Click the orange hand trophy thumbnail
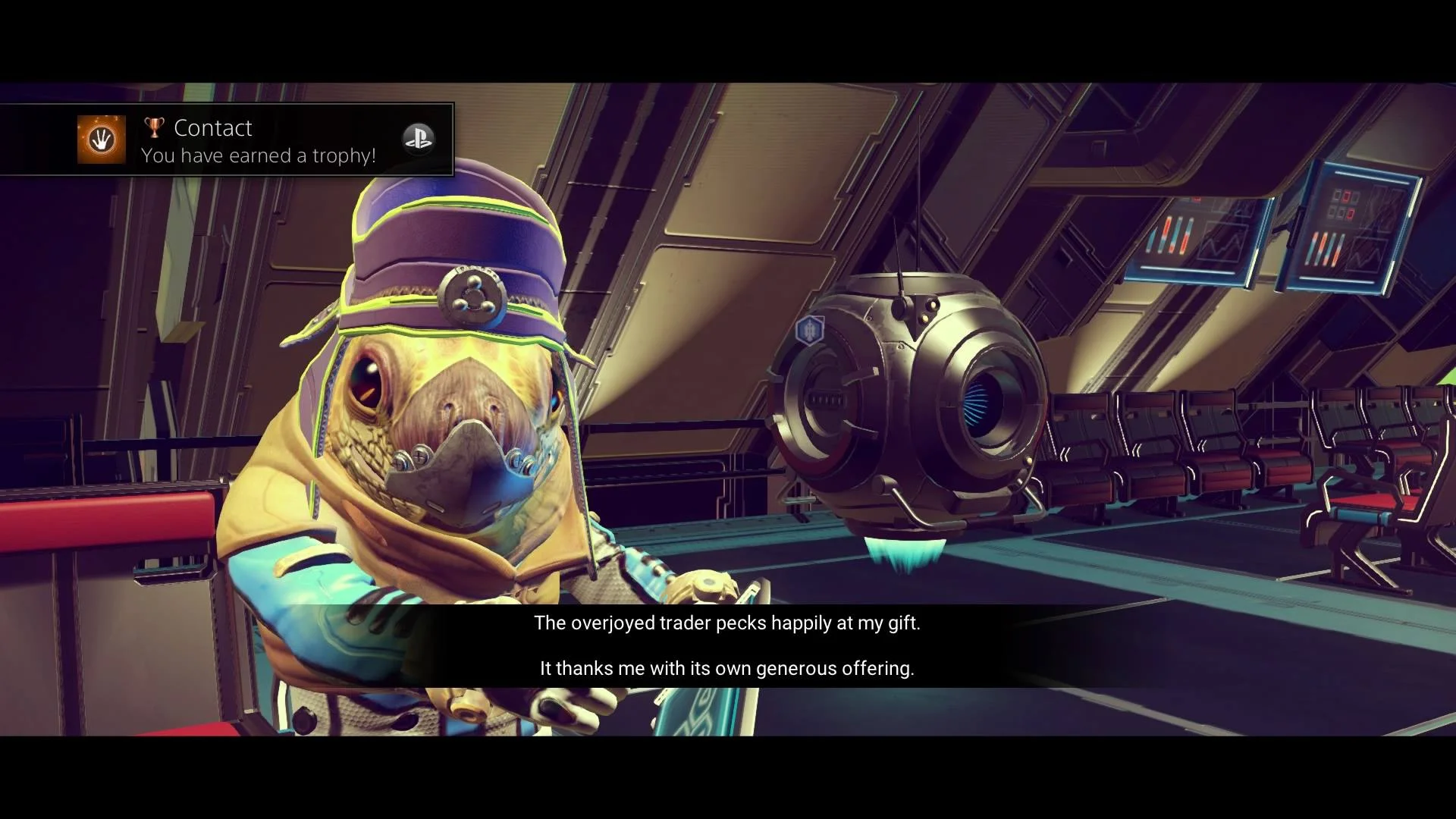Image resolution: width=1456 pixels, height=819 pixels. point(102,140)
